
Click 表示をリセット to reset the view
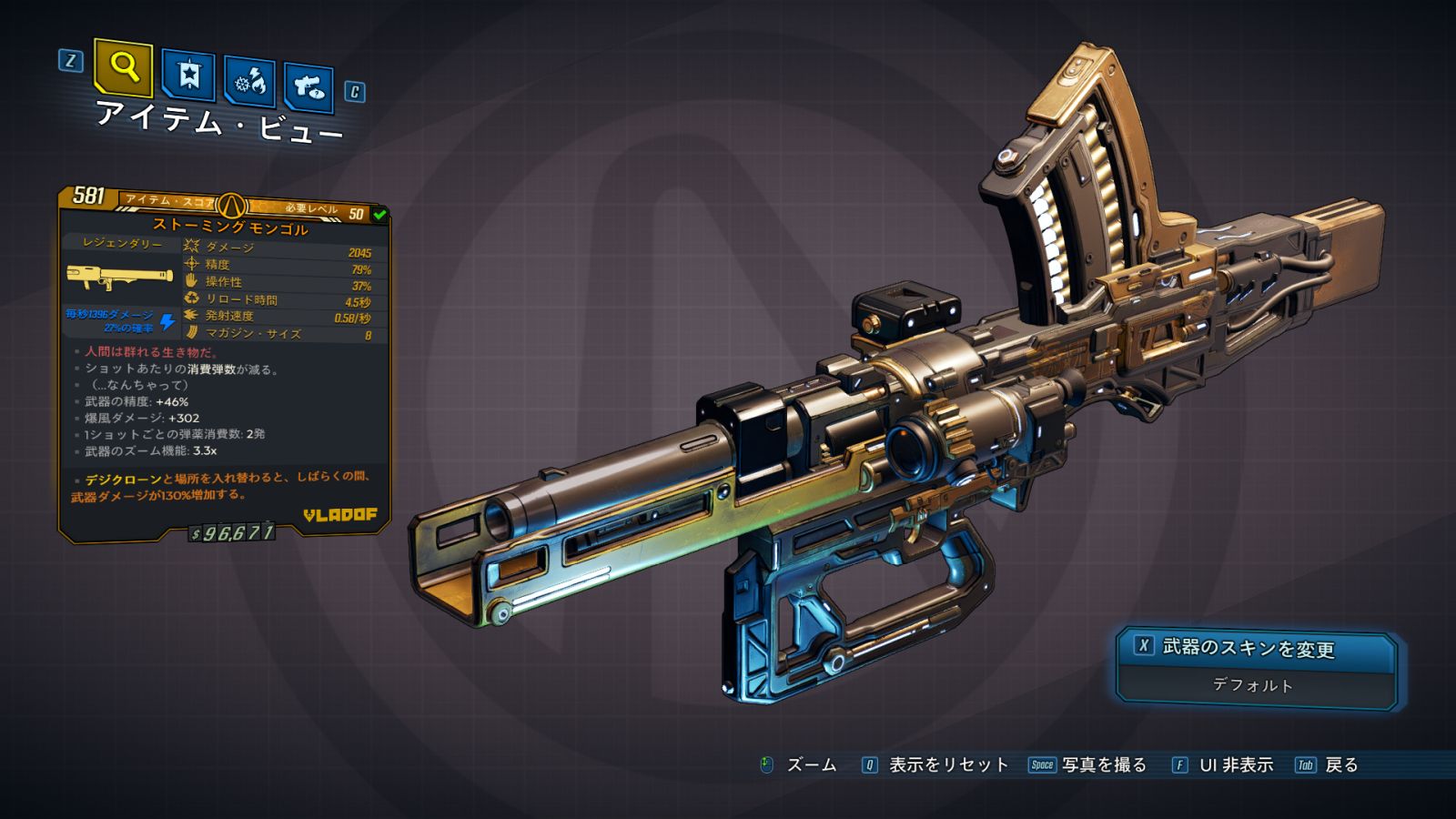pos(947,765)
